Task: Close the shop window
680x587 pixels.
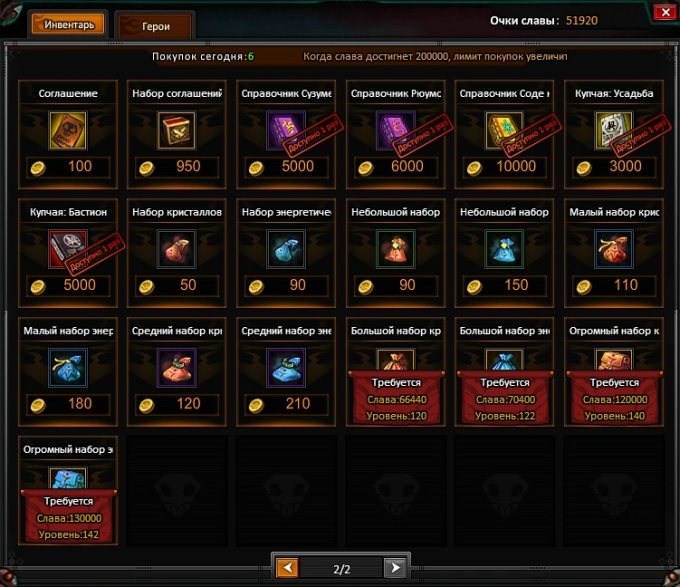Action: 661,12
